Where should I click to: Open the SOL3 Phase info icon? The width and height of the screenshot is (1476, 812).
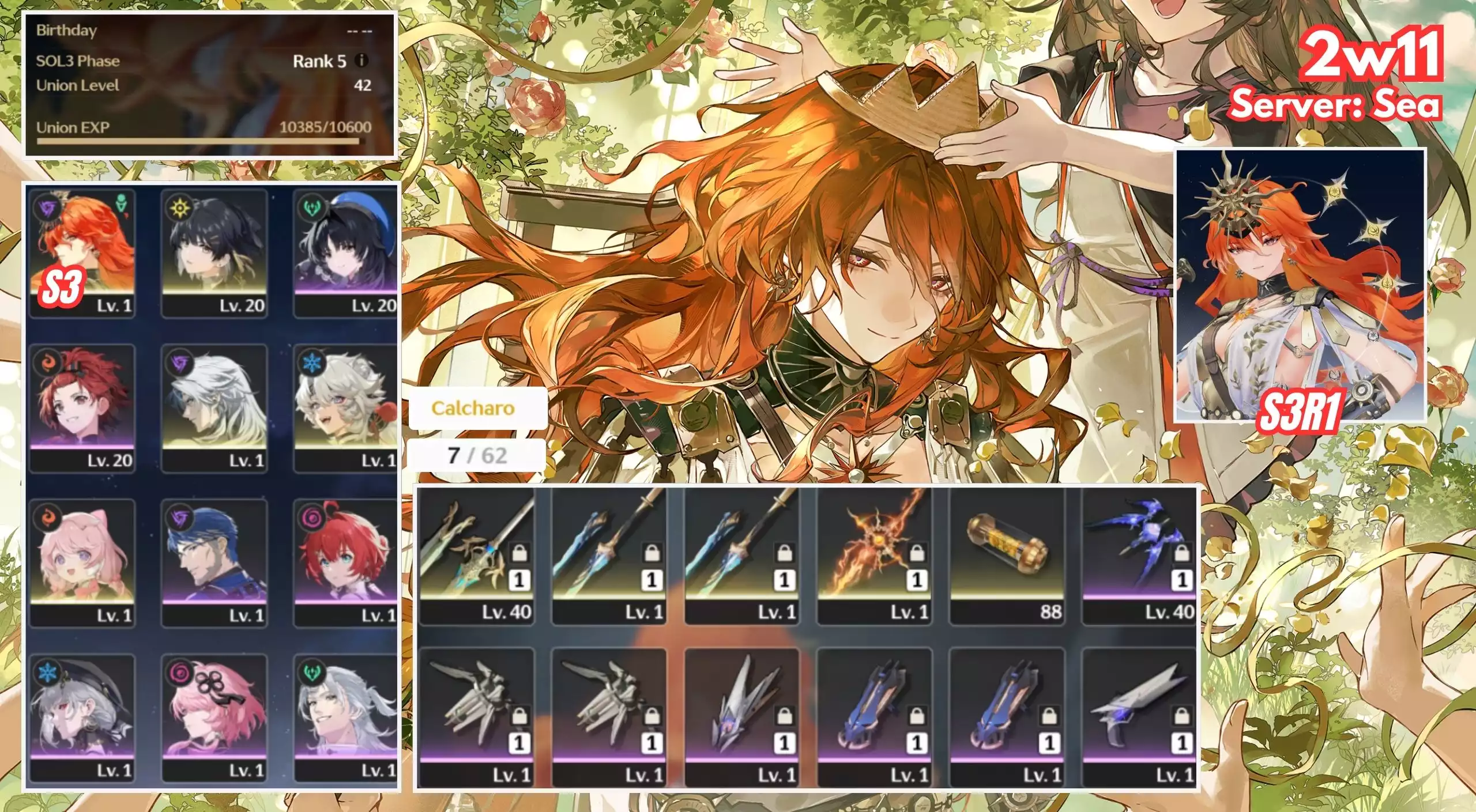(362, 61)
